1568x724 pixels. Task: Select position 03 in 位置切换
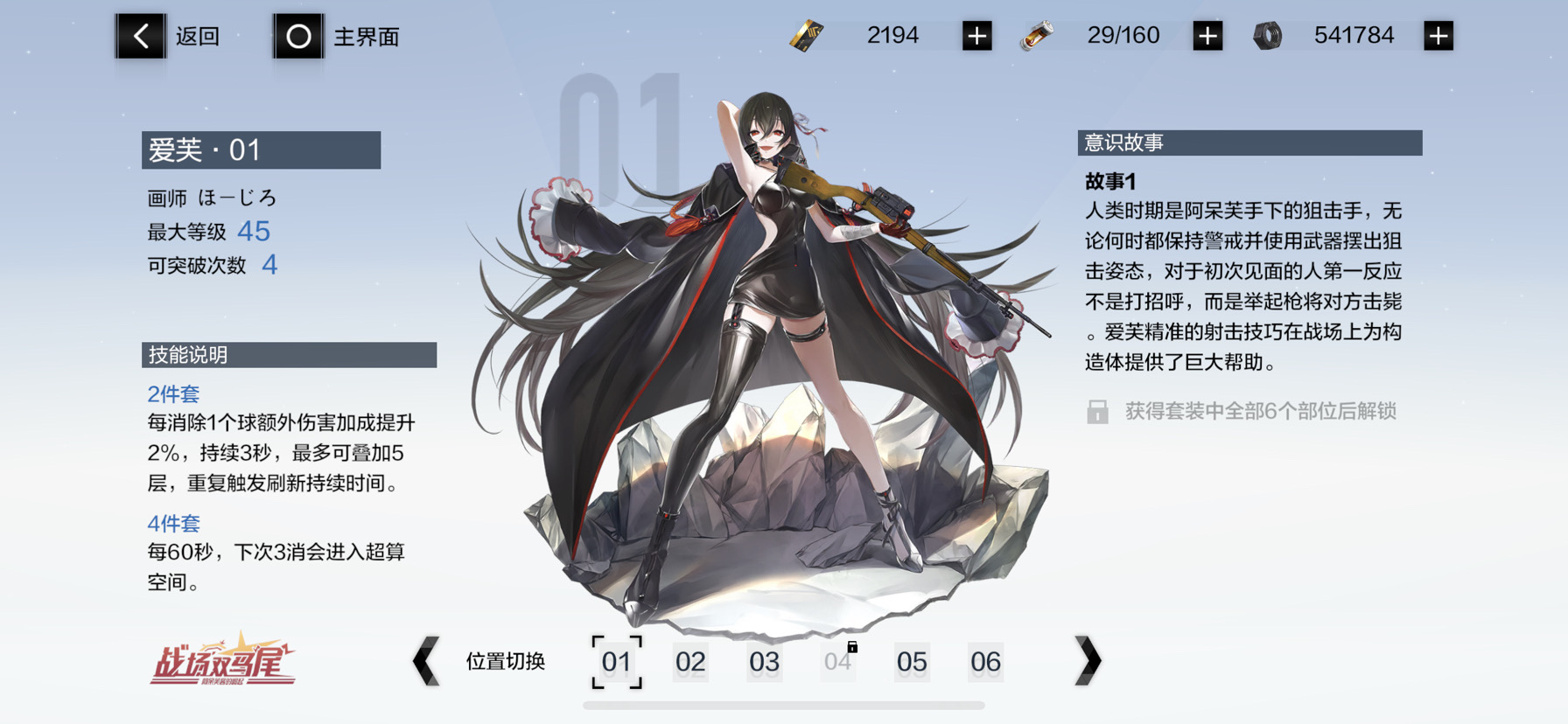765,663
